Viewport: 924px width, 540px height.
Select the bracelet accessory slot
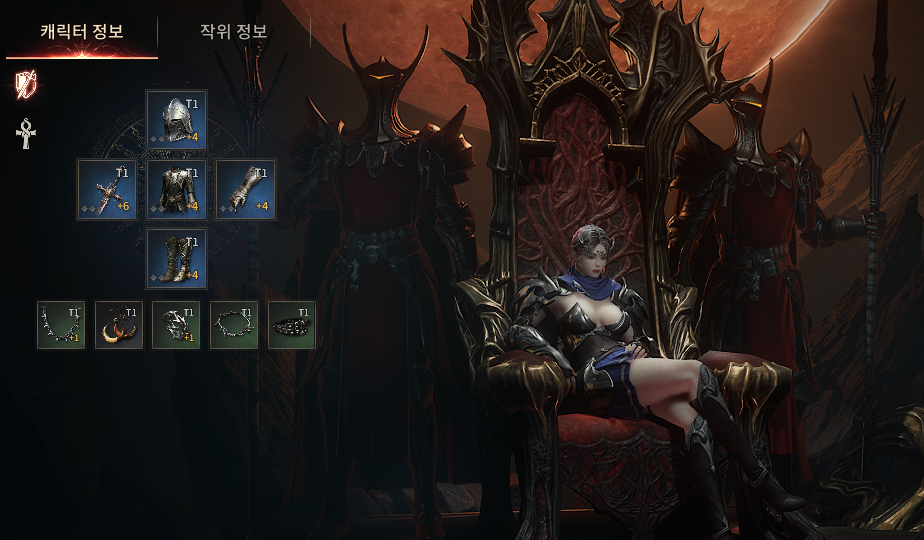[234, 325]
